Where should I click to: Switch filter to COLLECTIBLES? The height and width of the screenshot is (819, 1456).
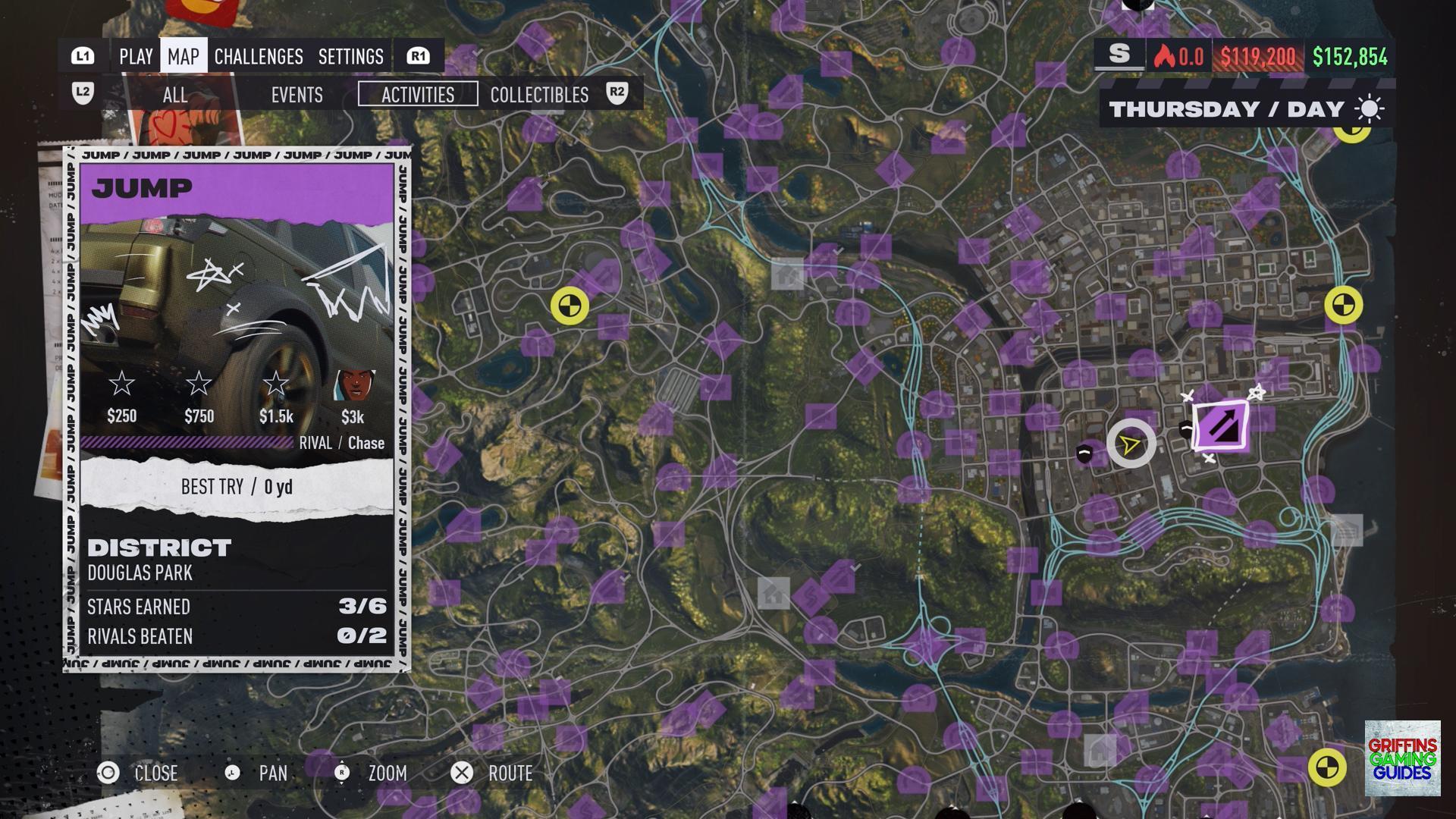[539, 95]
